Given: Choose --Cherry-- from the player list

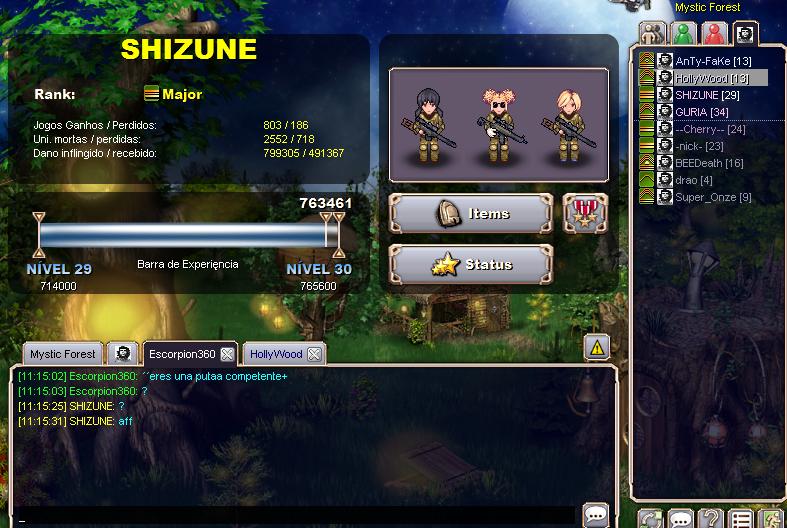Looking at the screenshot, I should pos(710,129).
